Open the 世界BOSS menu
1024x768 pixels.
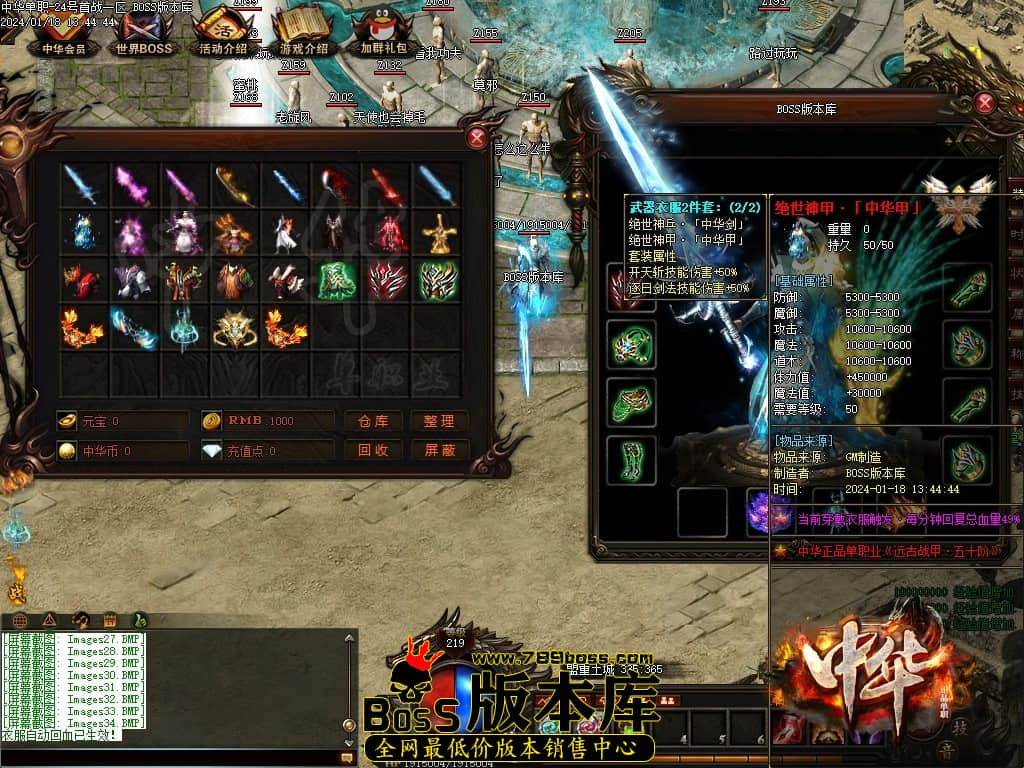[144, 34]
